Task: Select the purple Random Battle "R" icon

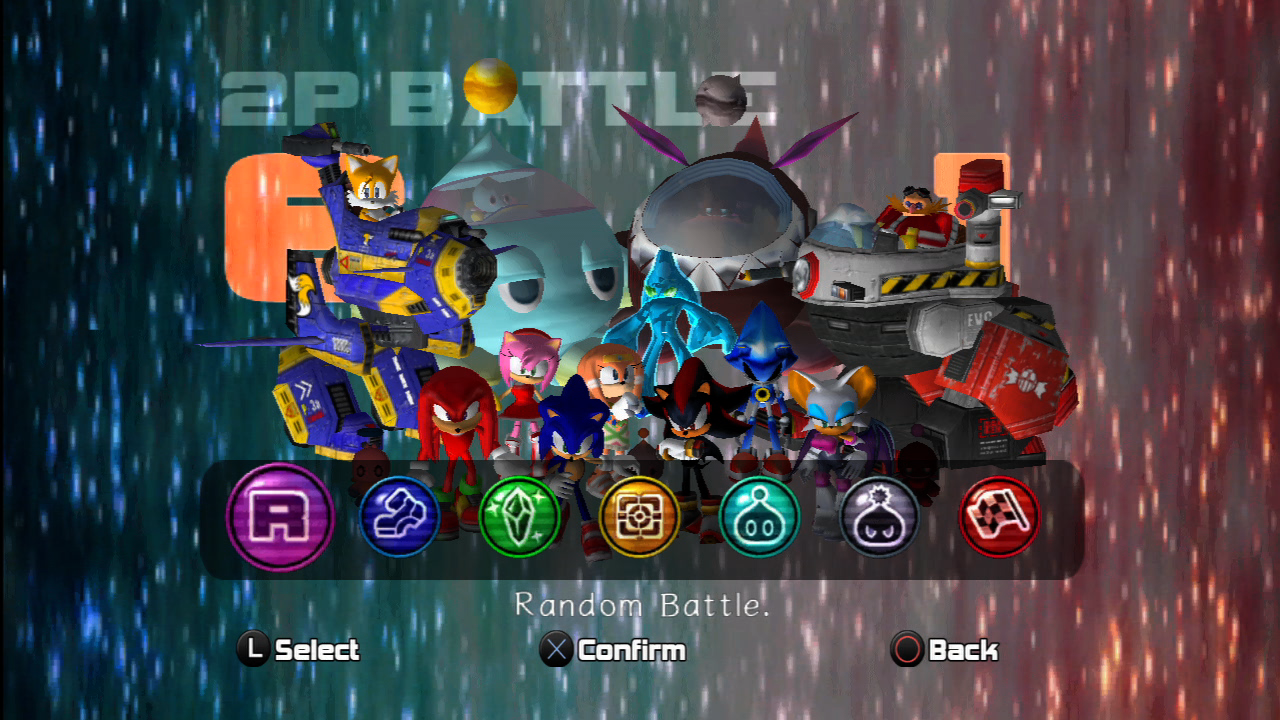Action: tap(280, 517)
